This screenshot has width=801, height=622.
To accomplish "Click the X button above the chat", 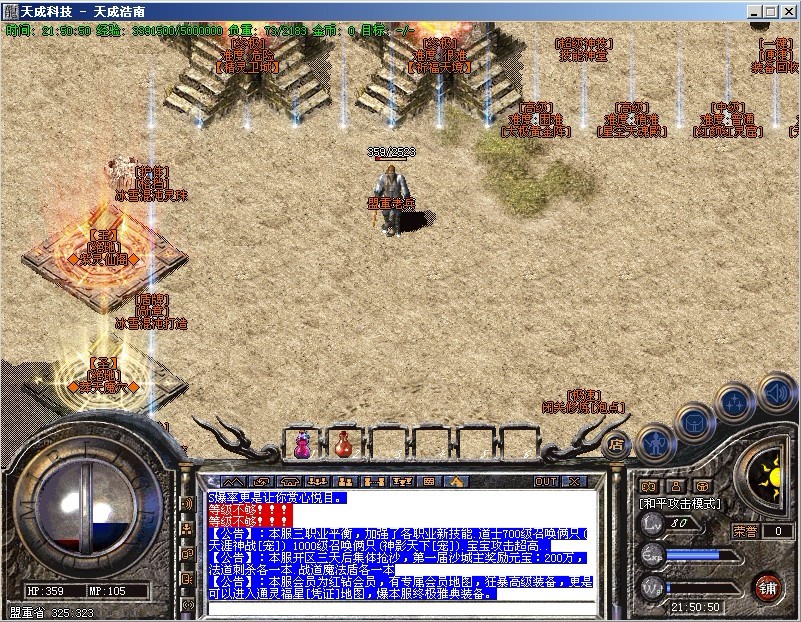I will tap(574, 482).
